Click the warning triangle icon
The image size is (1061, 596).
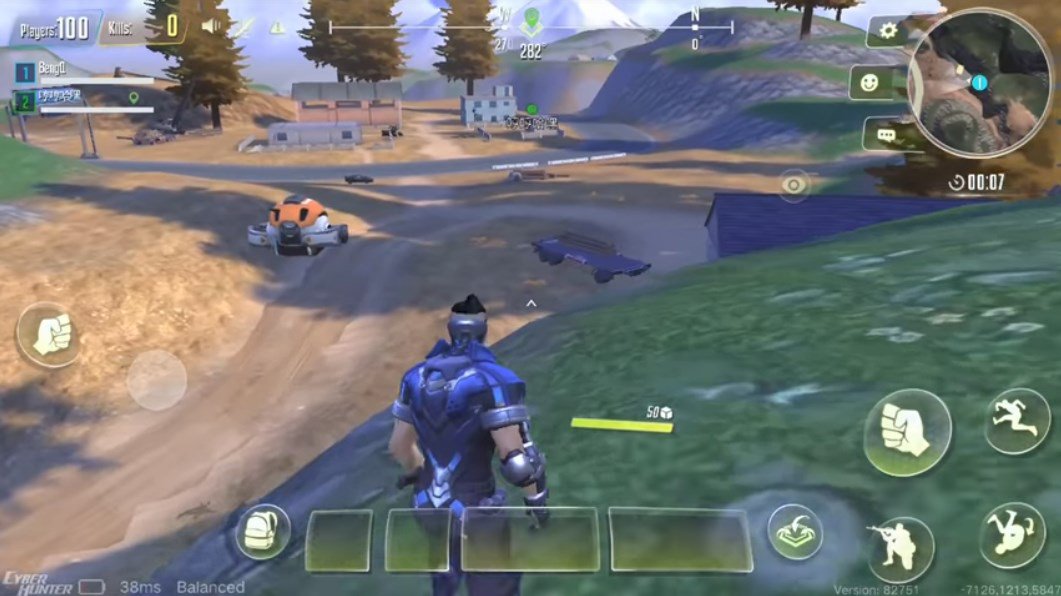coord(277,27)
